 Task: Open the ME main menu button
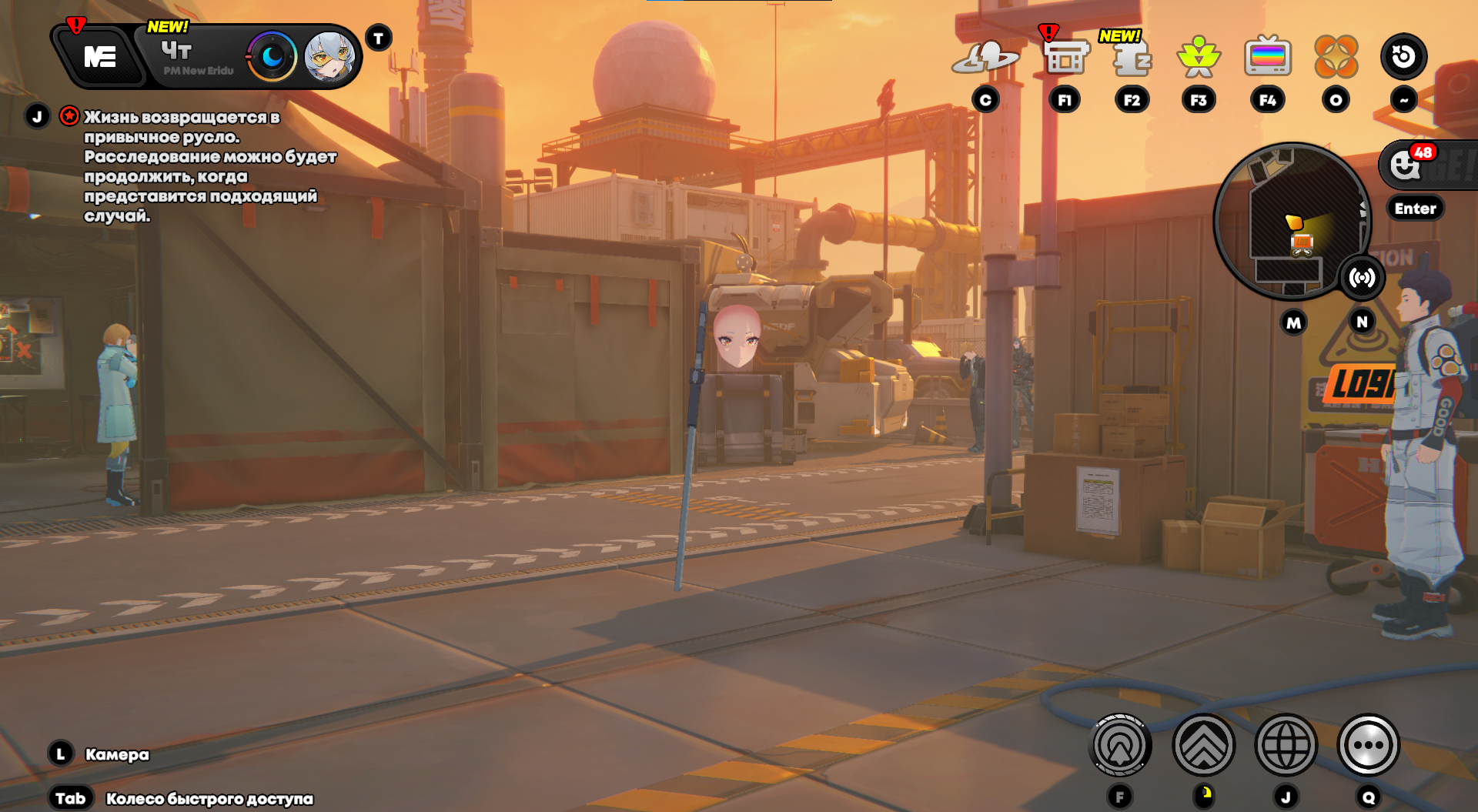100,57
